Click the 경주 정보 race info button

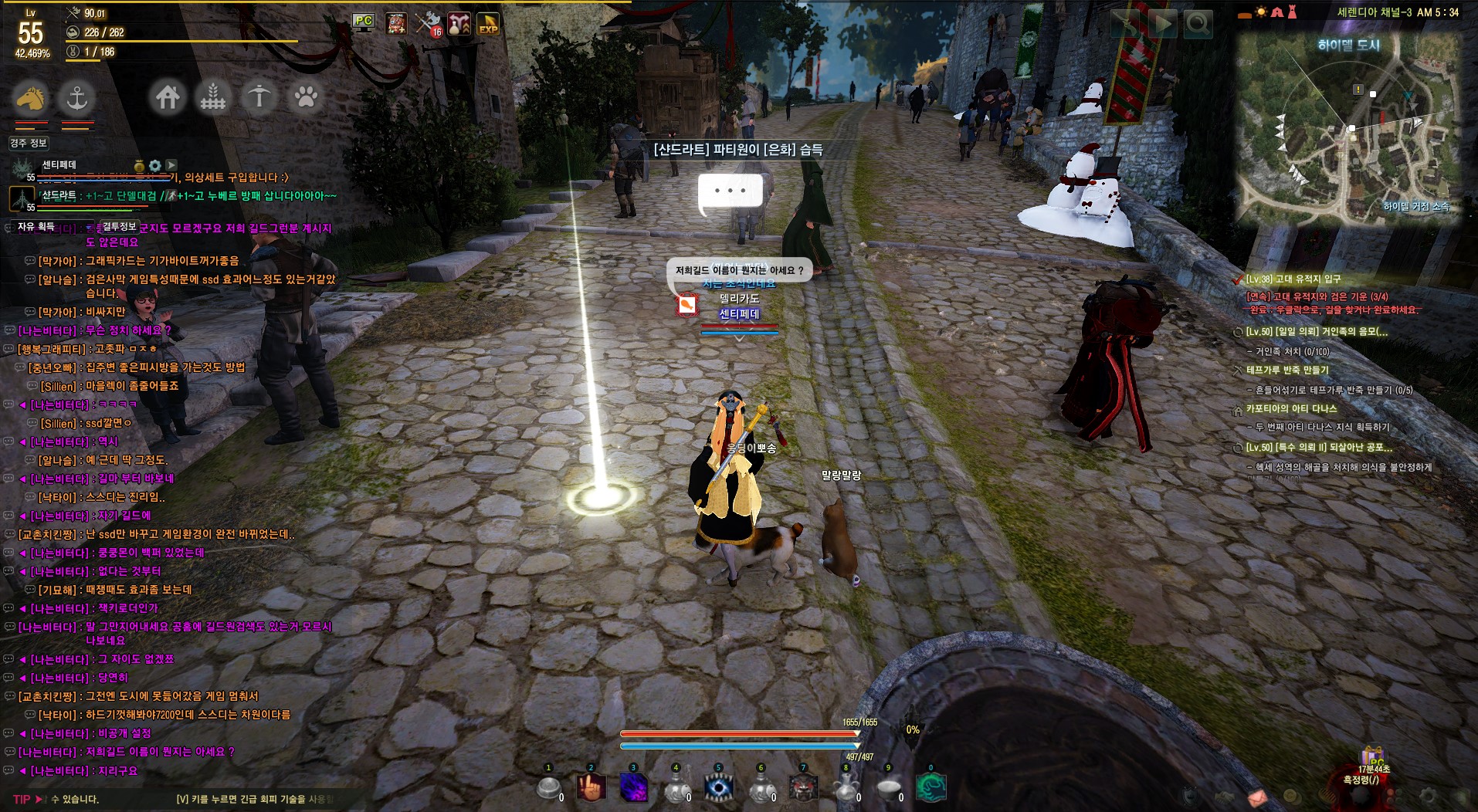[29, 143]
